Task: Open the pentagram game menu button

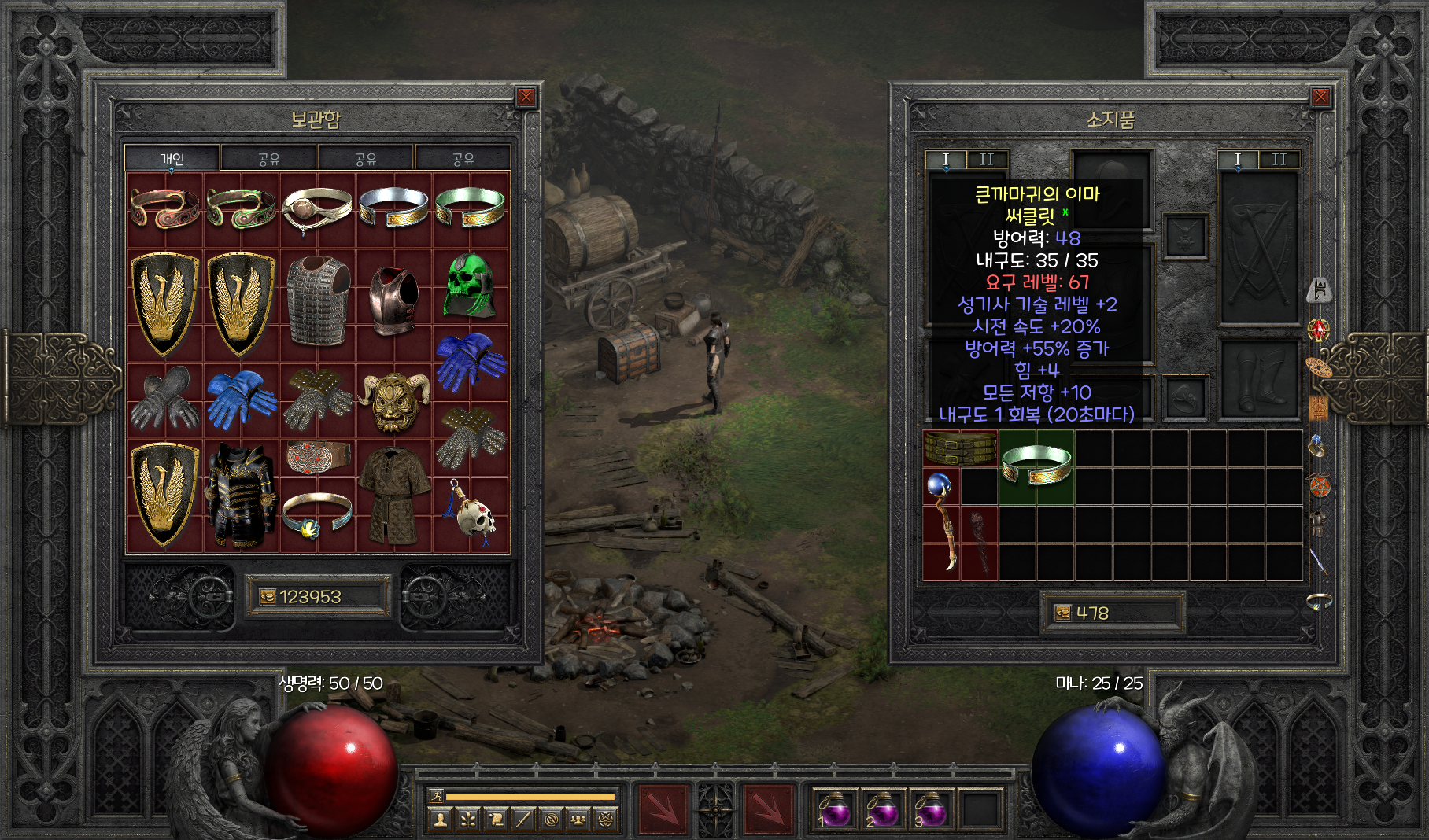Action: 606,820
